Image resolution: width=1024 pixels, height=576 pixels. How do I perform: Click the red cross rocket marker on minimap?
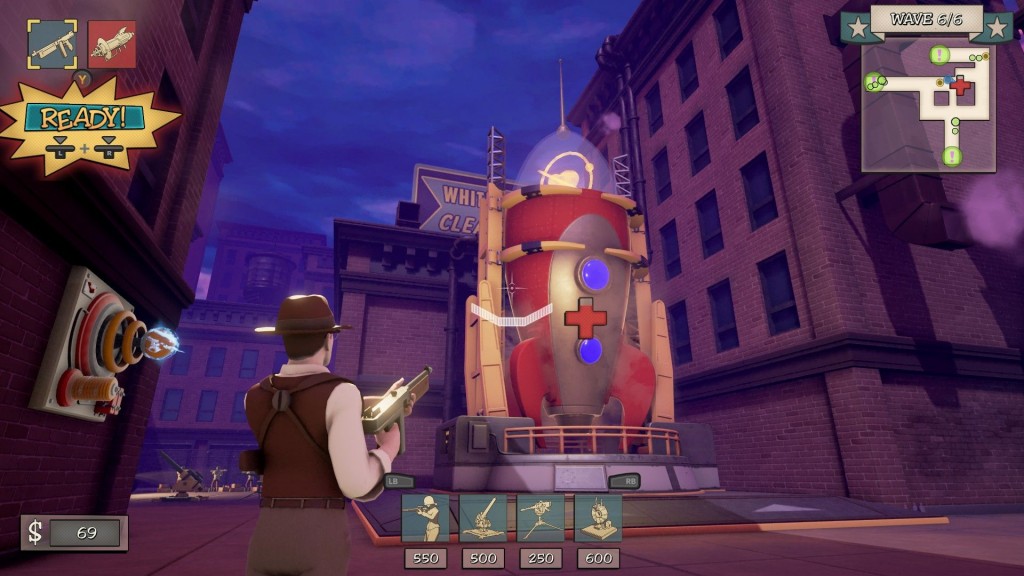click(x=960, y=86)
